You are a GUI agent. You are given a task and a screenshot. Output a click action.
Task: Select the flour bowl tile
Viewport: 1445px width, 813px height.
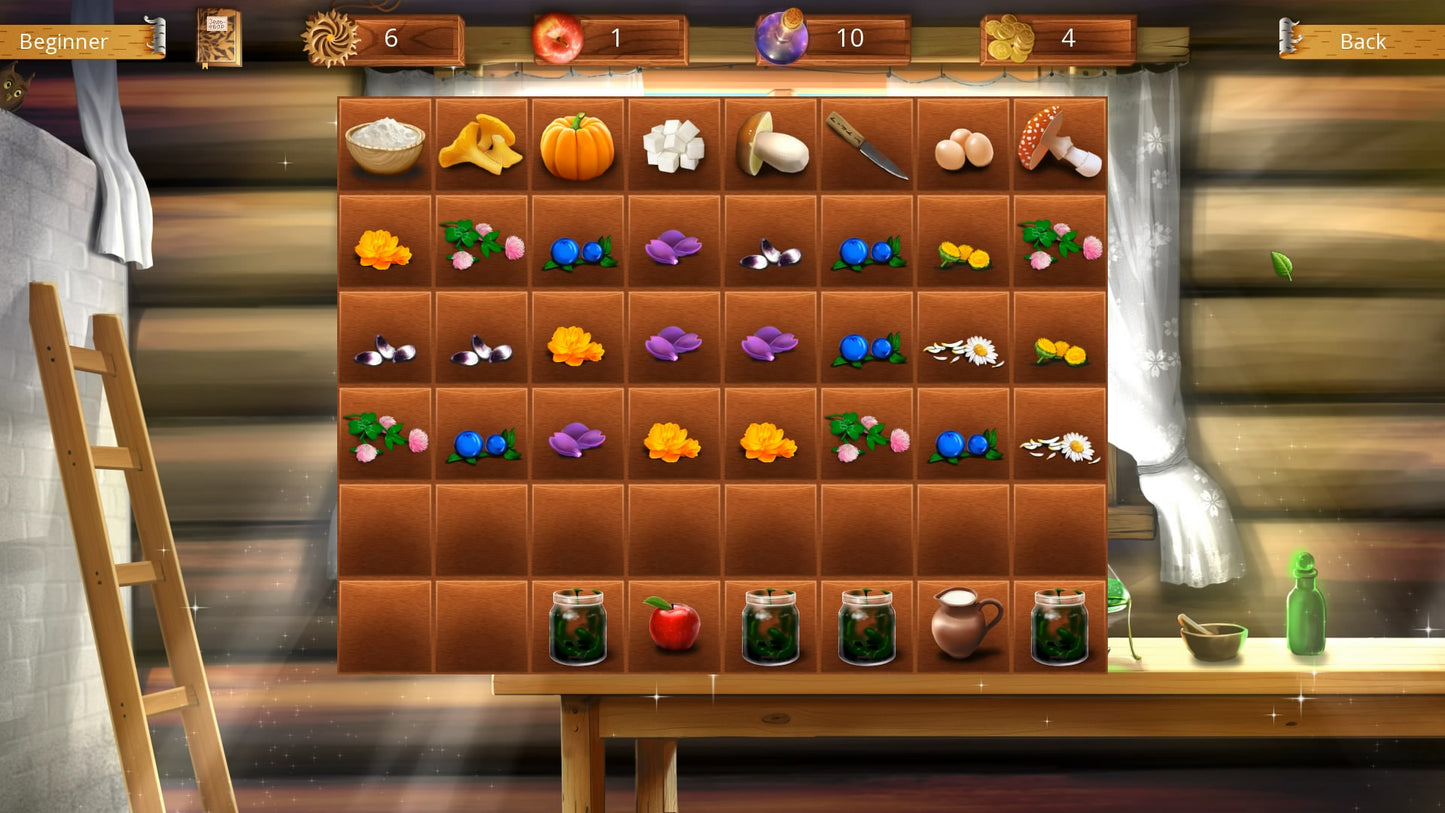coord(385,145)
